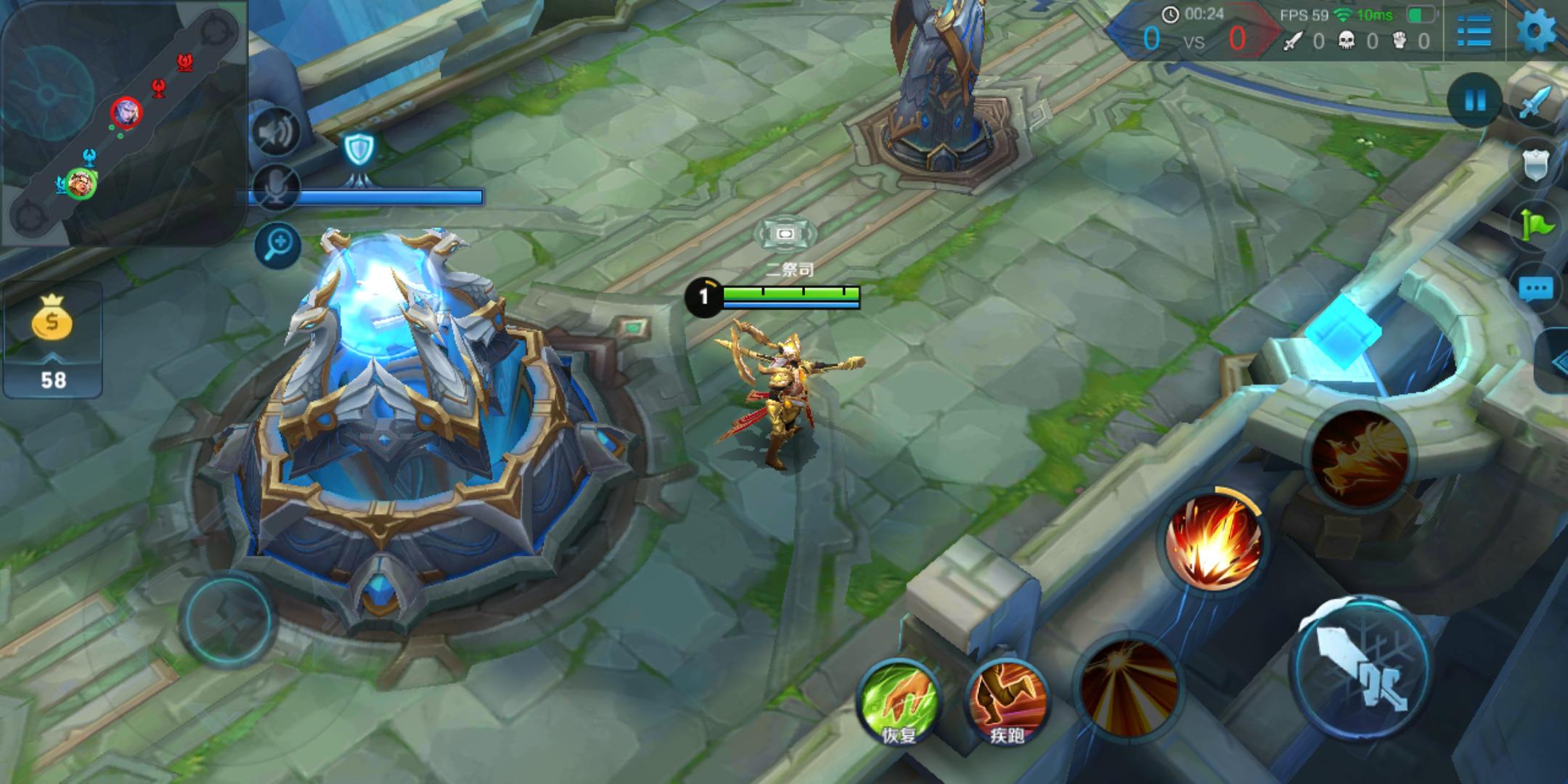
Task: Send the defend shield signal
Action: (x=1536, y=166)
